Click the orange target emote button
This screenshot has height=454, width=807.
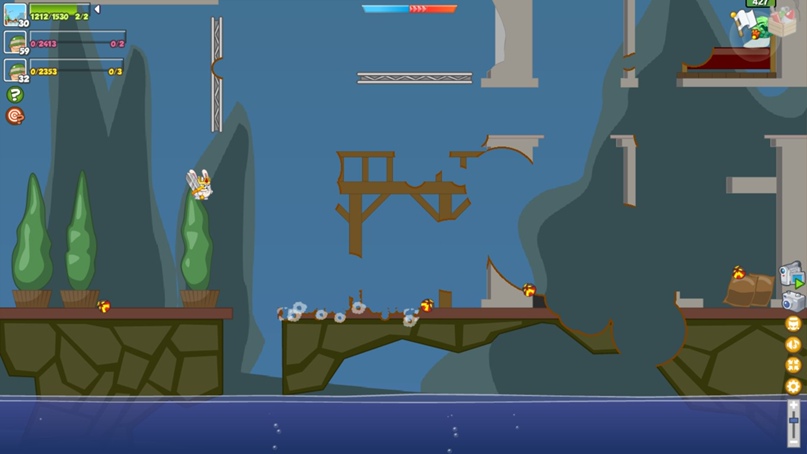click(x=15, y=116)
